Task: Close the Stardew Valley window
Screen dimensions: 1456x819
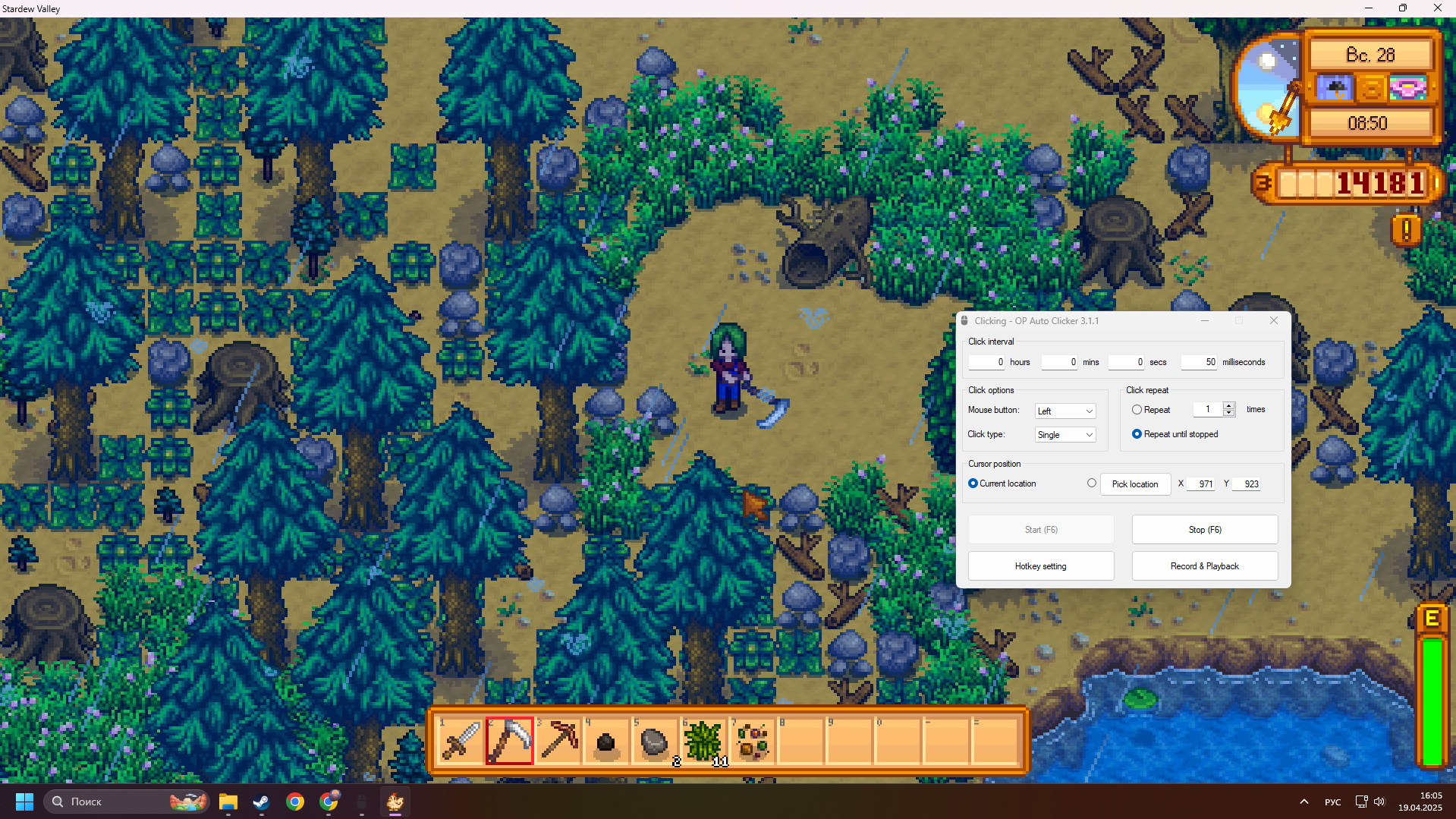Action: 1437,8
